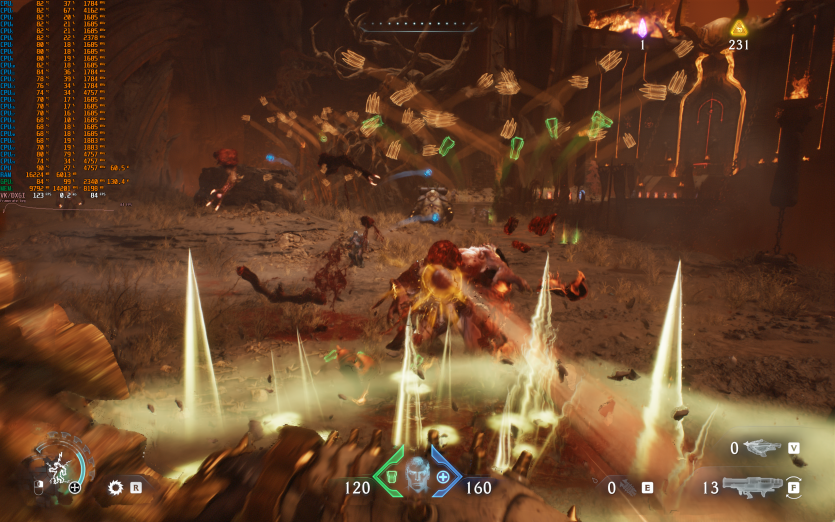Select the gauntlet melee weapon icon

(x=625, y=488)
